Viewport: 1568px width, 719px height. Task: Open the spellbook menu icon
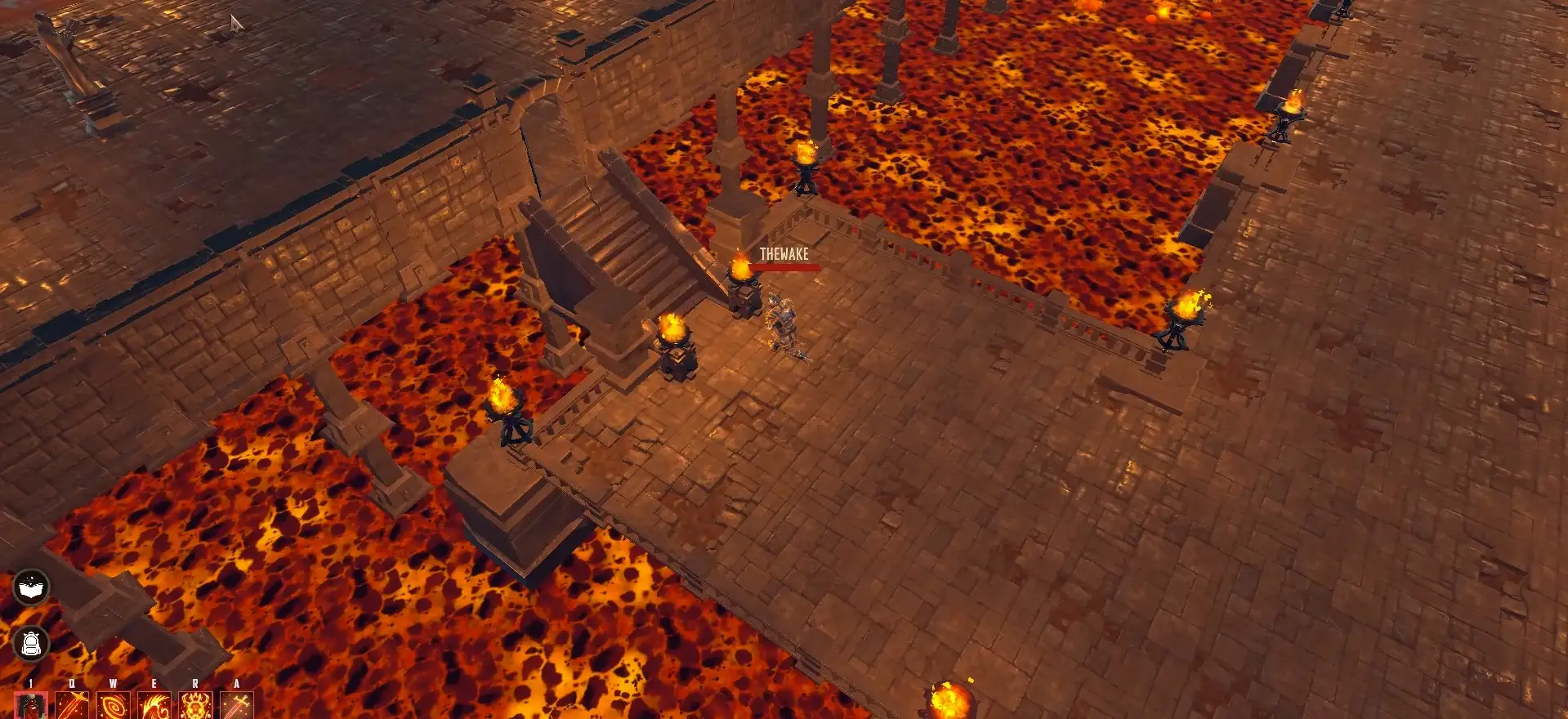click(x=31, y=587)
